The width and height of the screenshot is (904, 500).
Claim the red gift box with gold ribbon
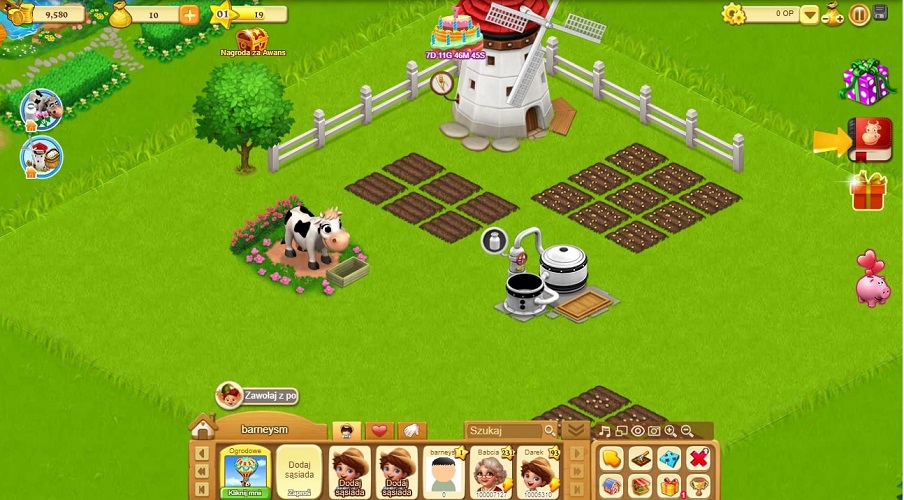(x=868, y=190)
